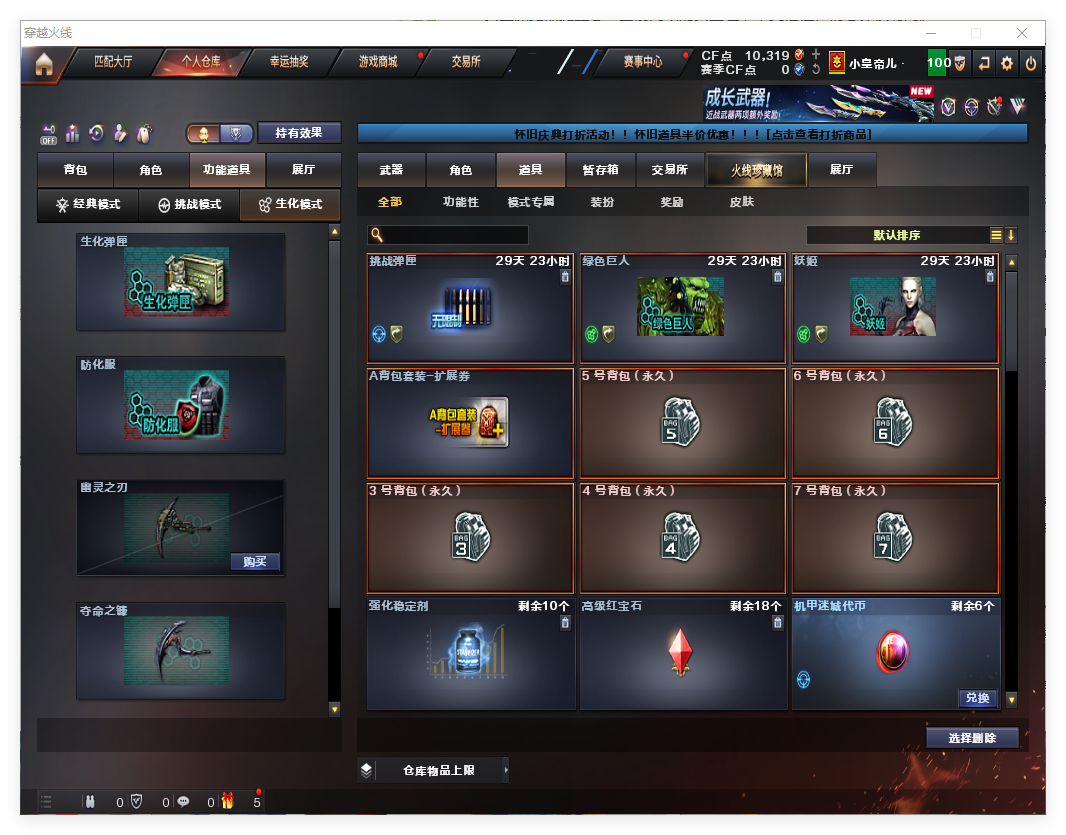Image resolution: width=1066 pixels, height=835 pixels.
Task: Buy the 幽灵之刃 with 购买 button
Action: (x=254, y=561)
